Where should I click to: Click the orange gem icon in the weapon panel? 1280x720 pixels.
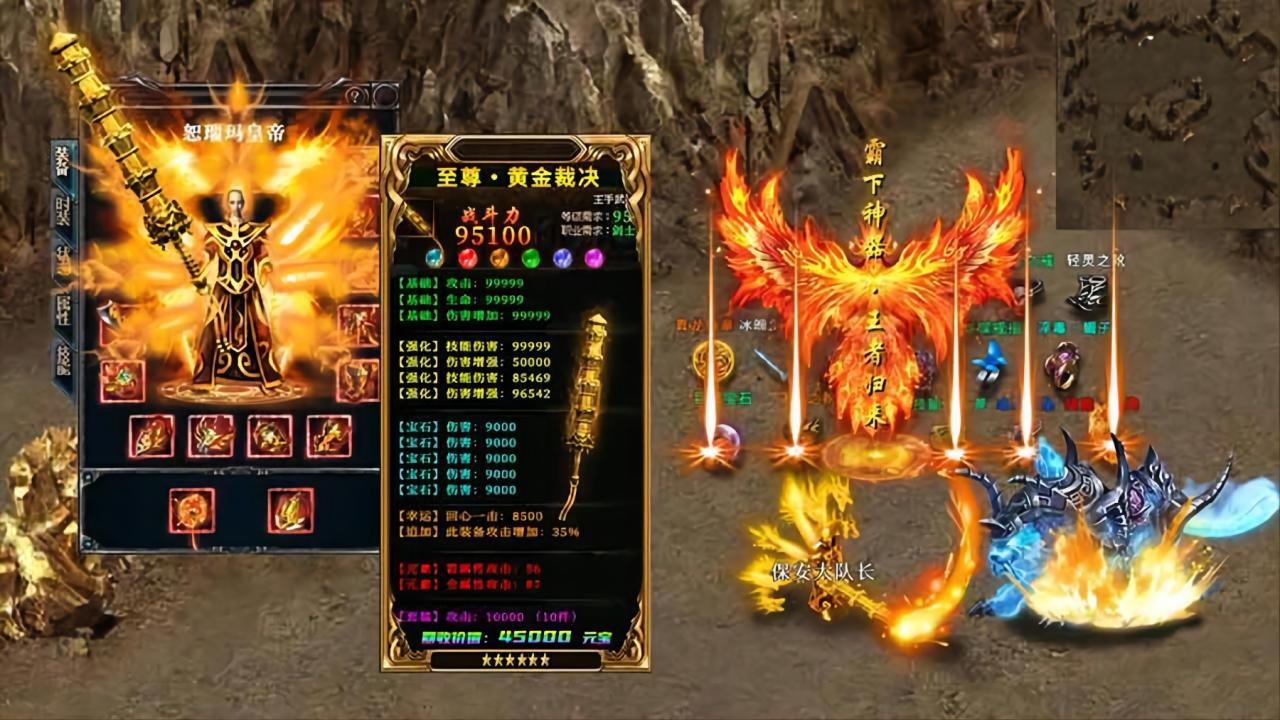499,258
